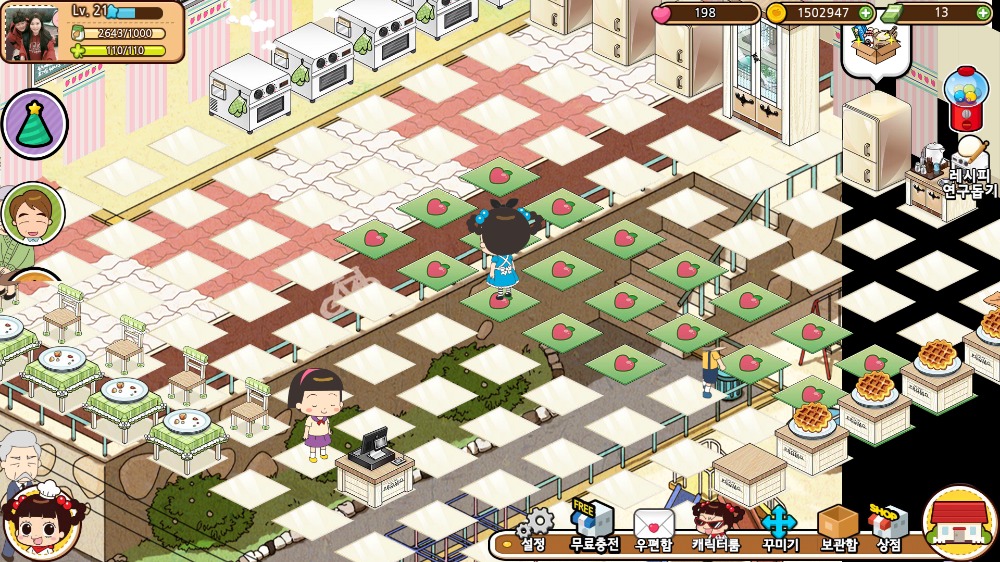
Task: Open the 설정 settings gear
Action: point(536,530)
